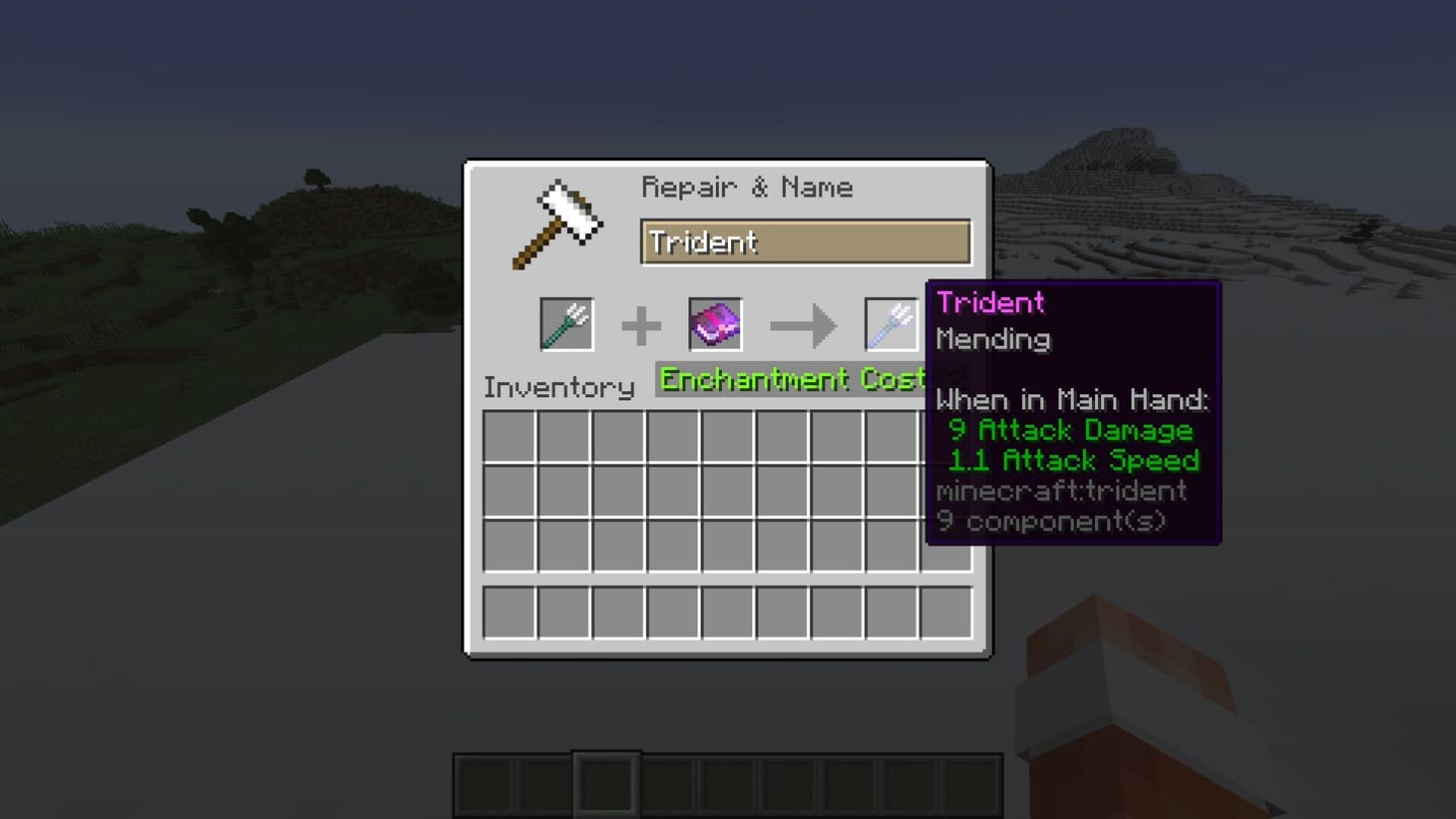Select the trident in the first input slot
Image resolution: width=1456 pixels, height=819 pixels.
coord(565,323)
